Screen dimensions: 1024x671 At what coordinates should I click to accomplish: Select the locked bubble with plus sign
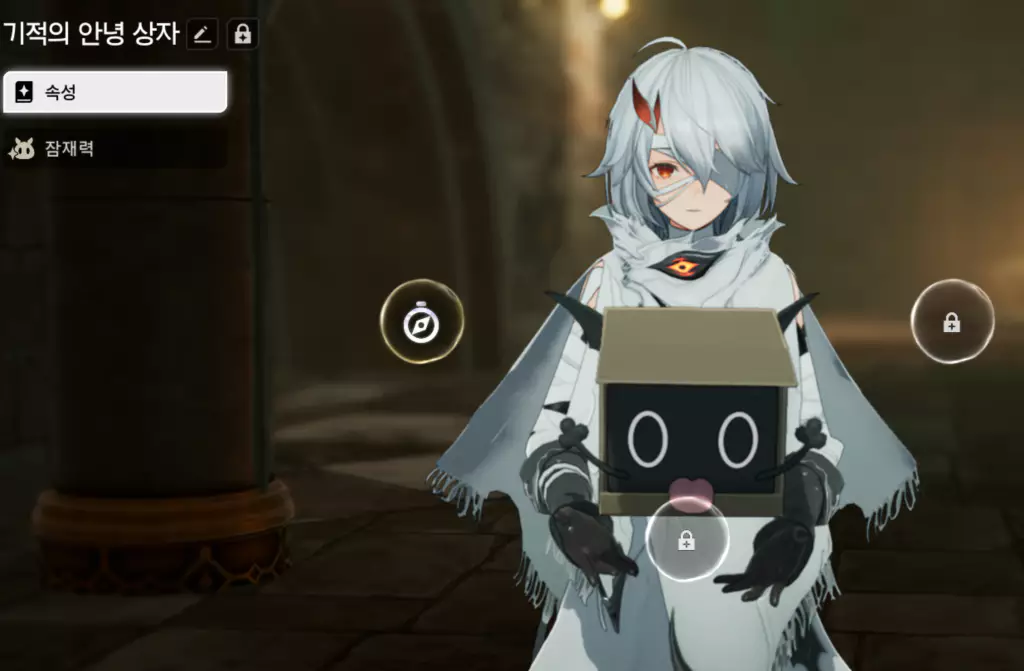click(952, 322)
